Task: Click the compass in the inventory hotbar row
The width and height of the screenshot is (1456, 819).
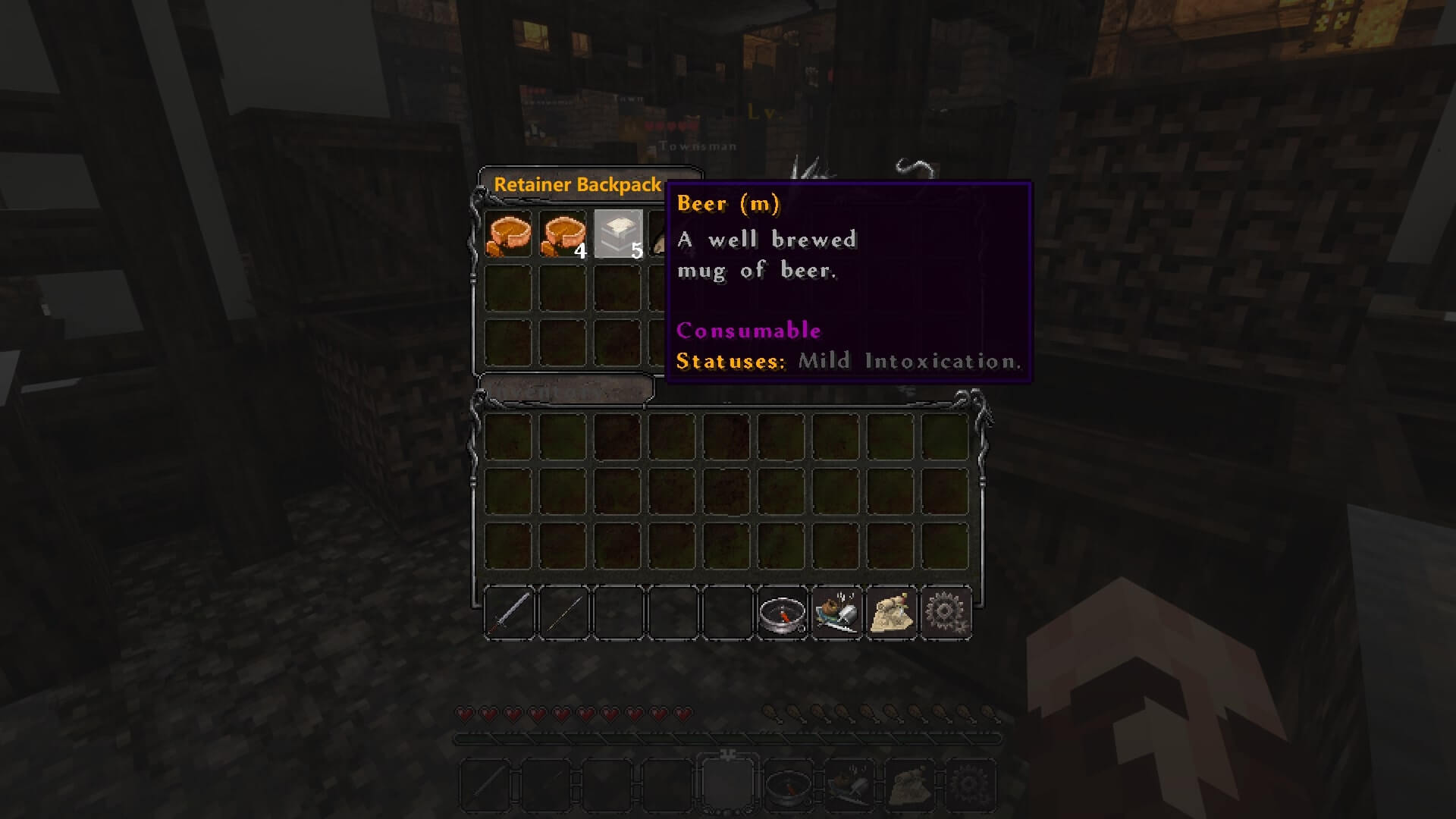Action: point(782,613)
